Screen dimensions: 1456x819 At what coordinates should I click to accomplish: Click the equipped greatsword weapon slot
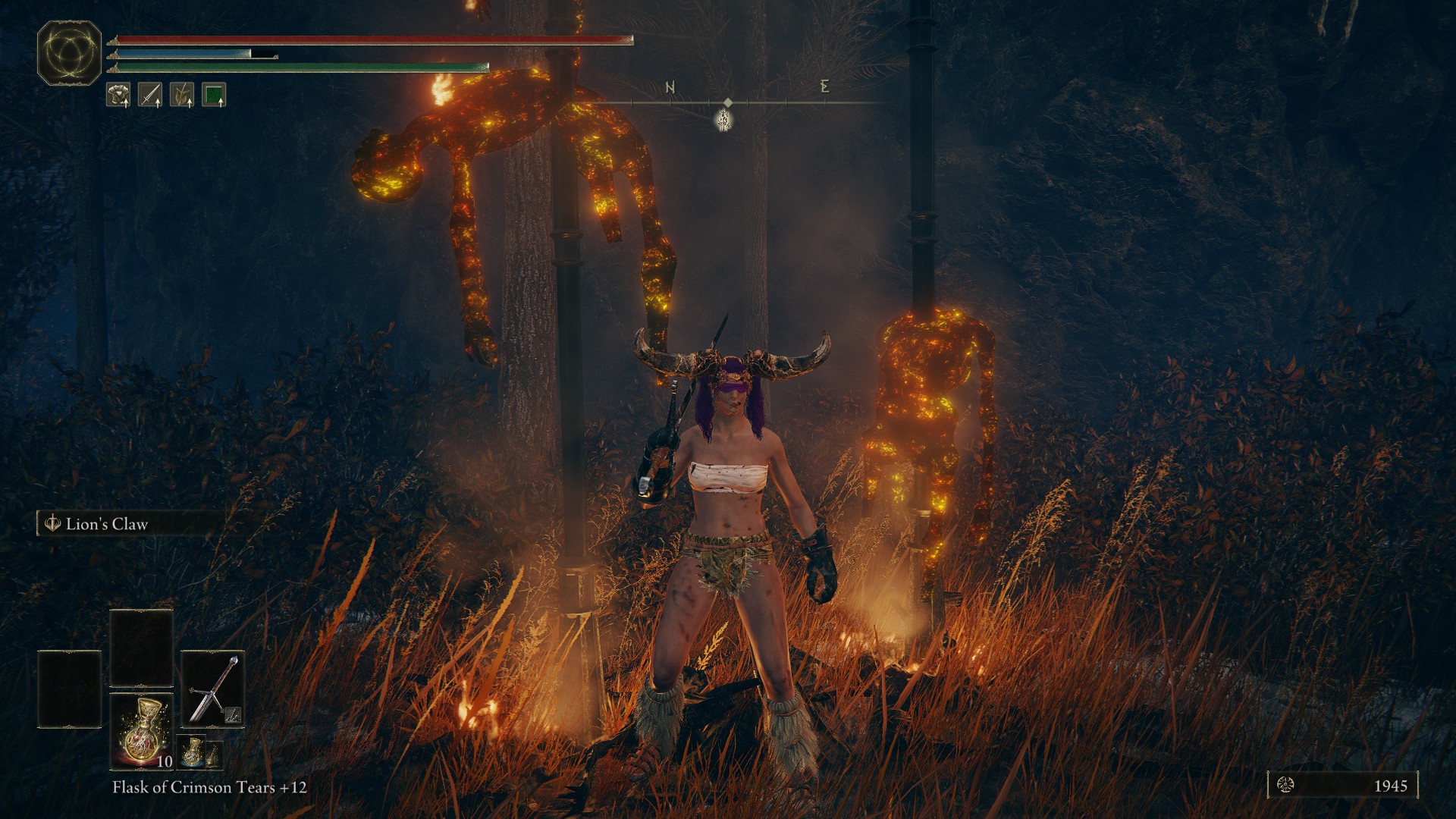(213, 689)
